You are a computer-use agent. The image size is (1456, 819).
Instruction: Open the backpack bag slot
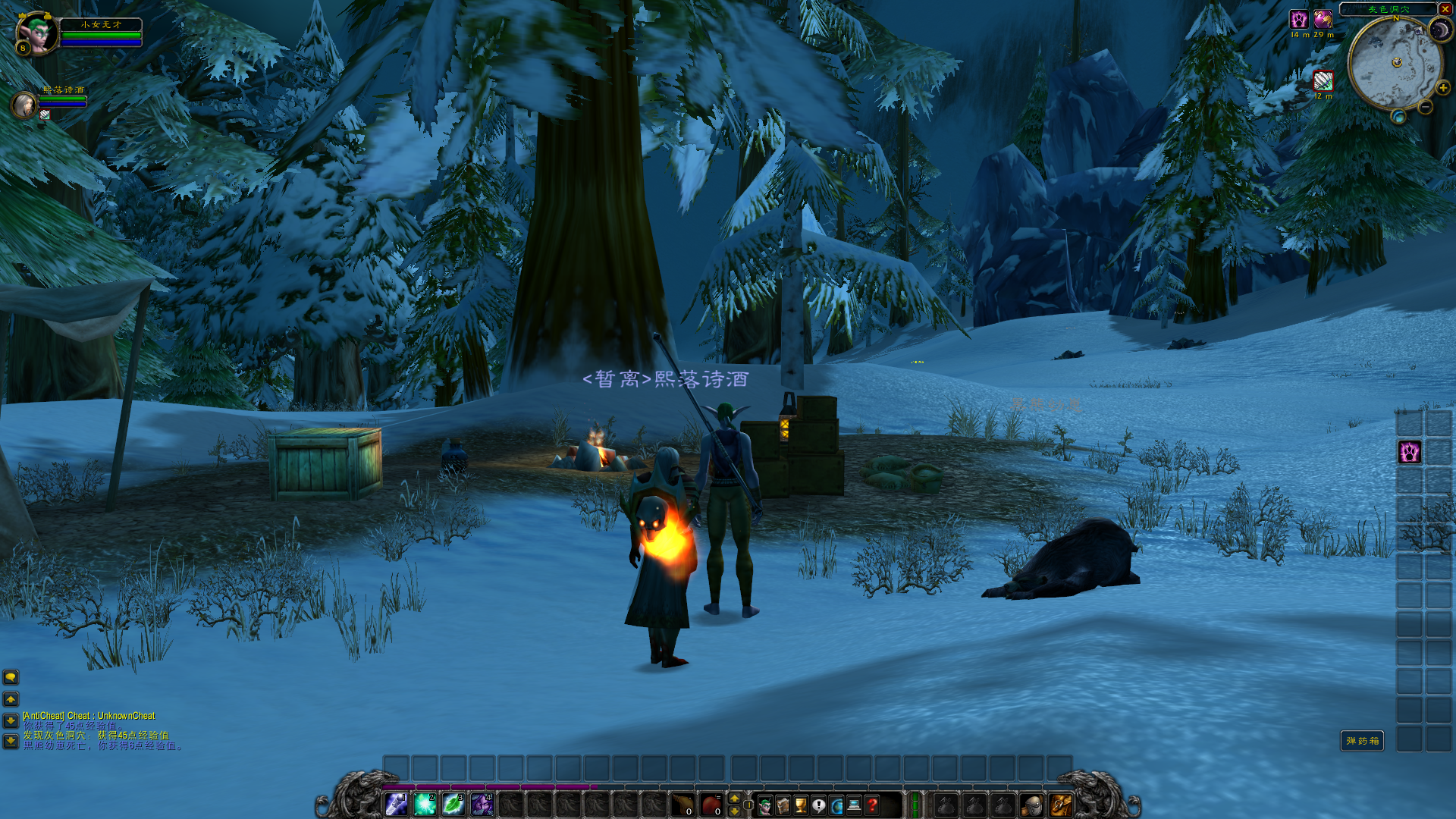[x=1060, y=805]
